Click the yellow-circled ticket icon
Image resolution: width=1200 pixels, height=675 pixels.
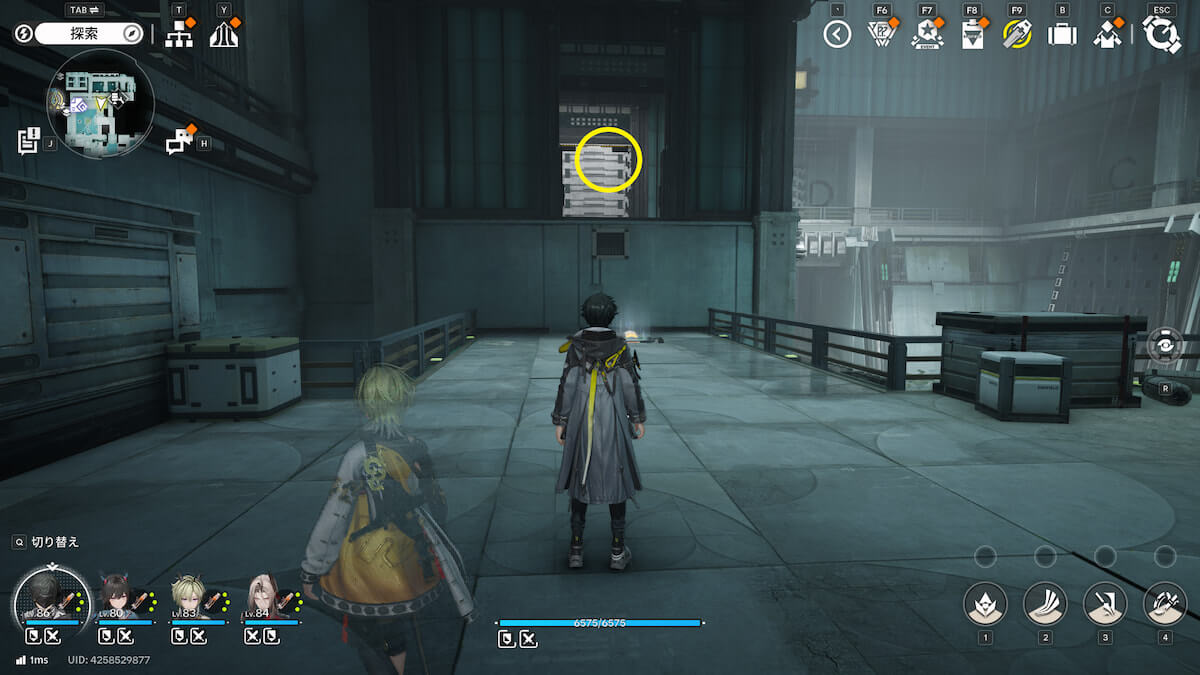(1017, 34)
